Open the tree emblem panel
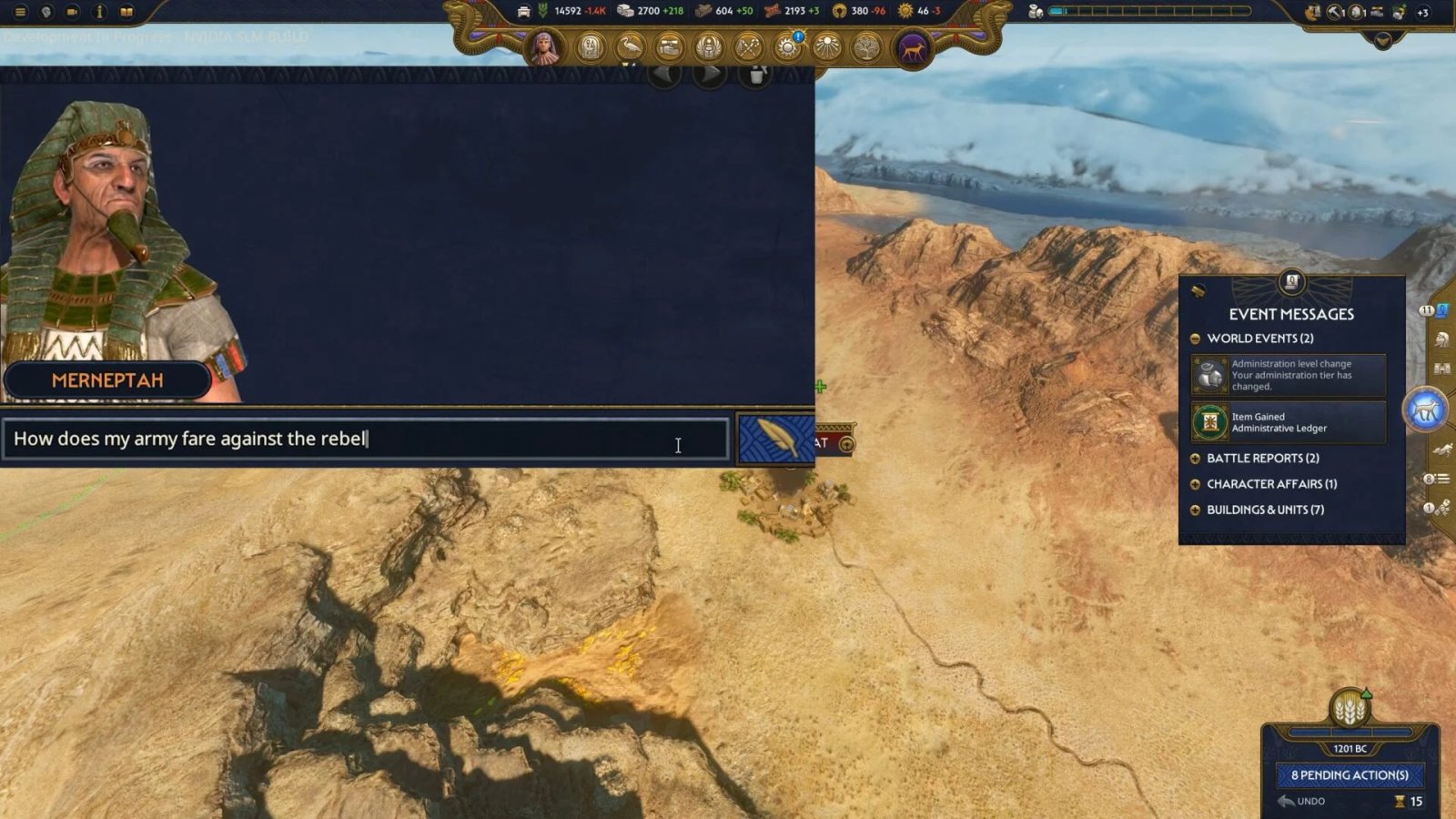Viewport: 1456px width, 819px height. pyautogui.click(x=866, y=46)
